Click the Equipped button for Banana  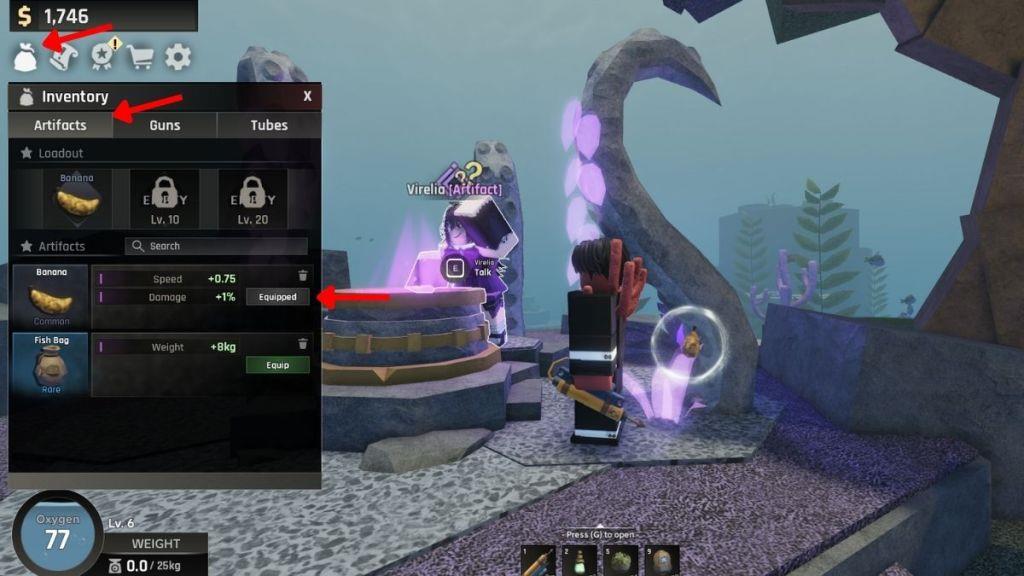pyautogui.click(x=278, y=297)
